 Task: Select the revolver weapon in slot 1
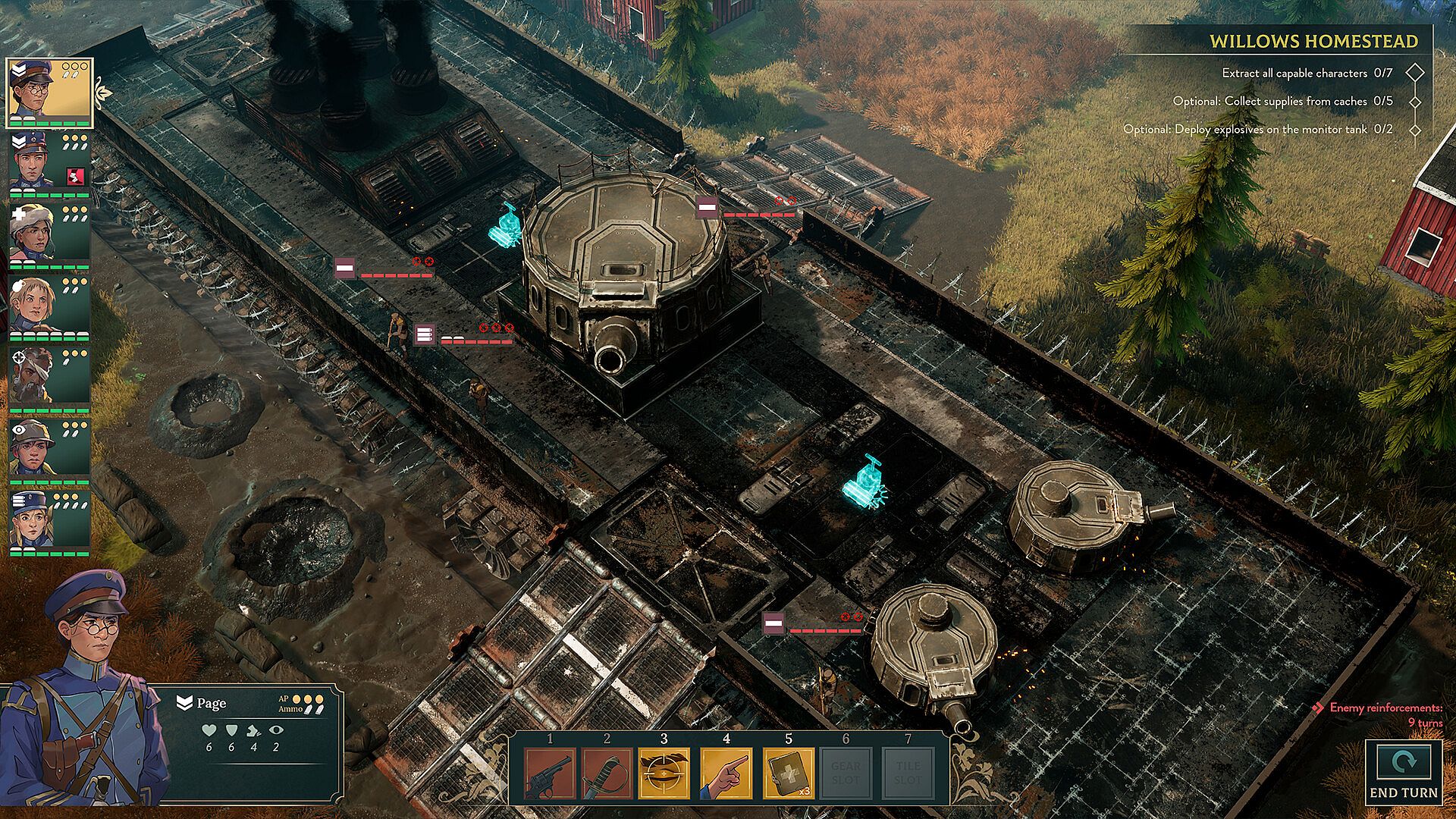[x=550, y=773]
